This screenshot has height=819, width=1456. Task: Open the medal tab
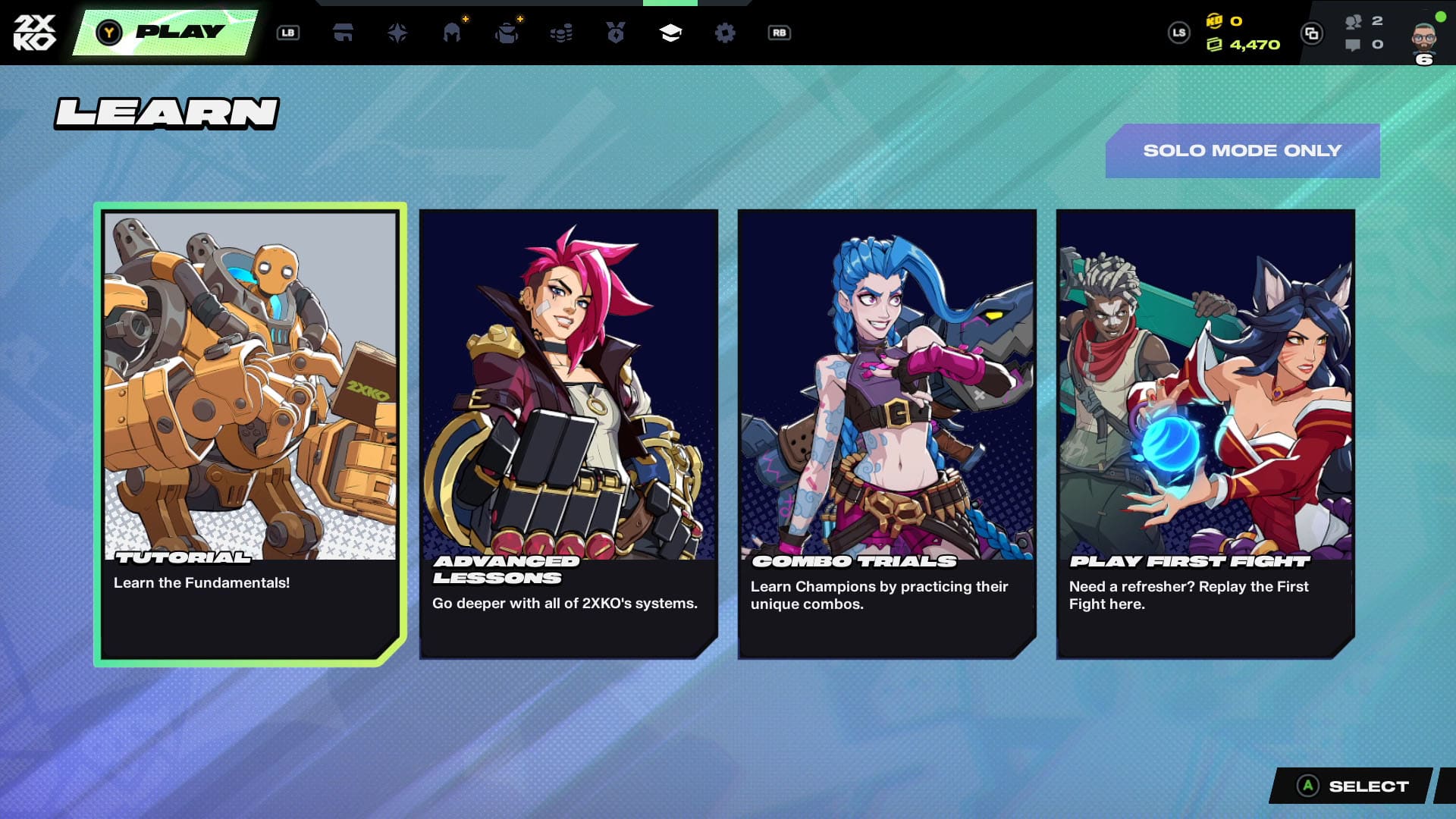pyautogui.click(x=616, y=33)
